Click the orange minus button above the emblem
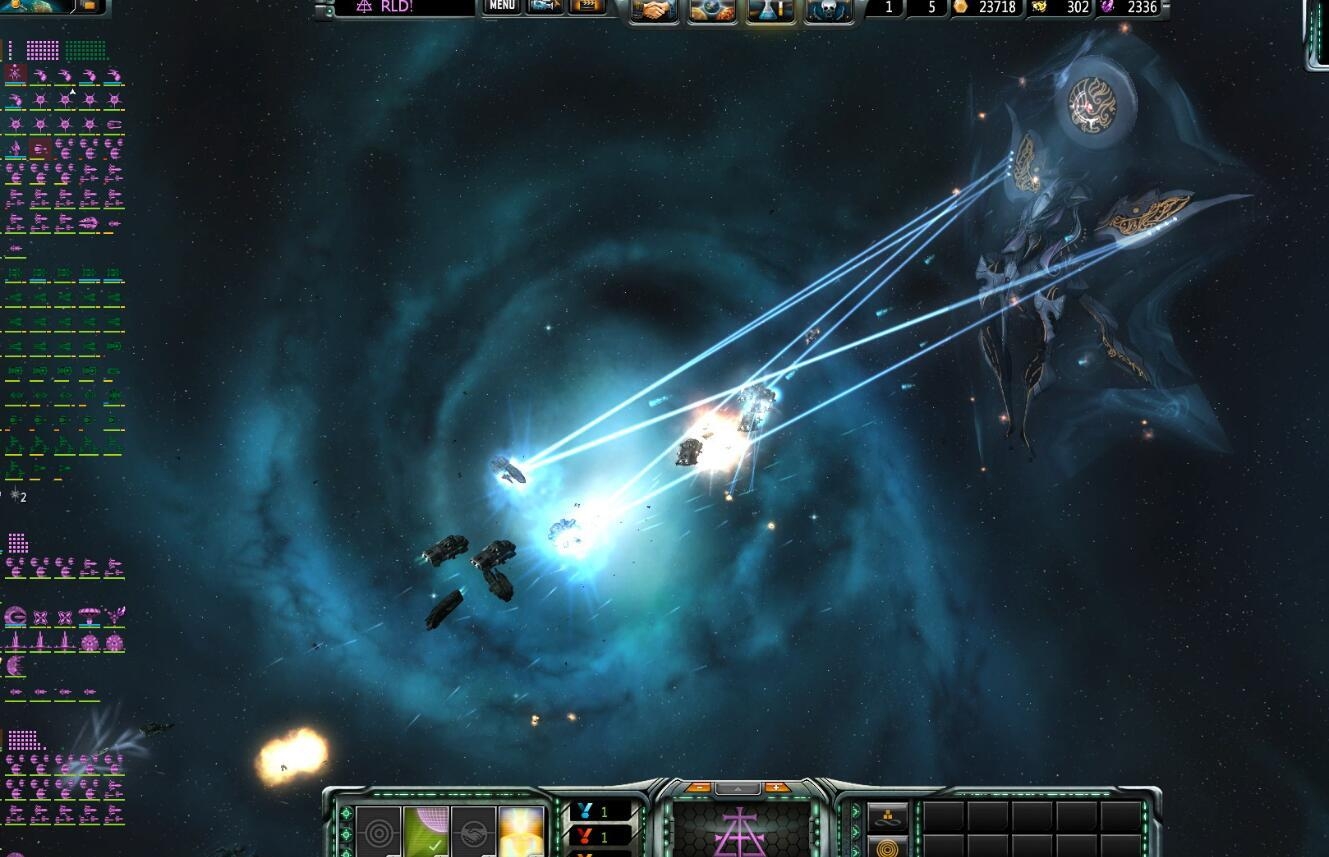Screen dimensions: 1329x857 (698, 787)
